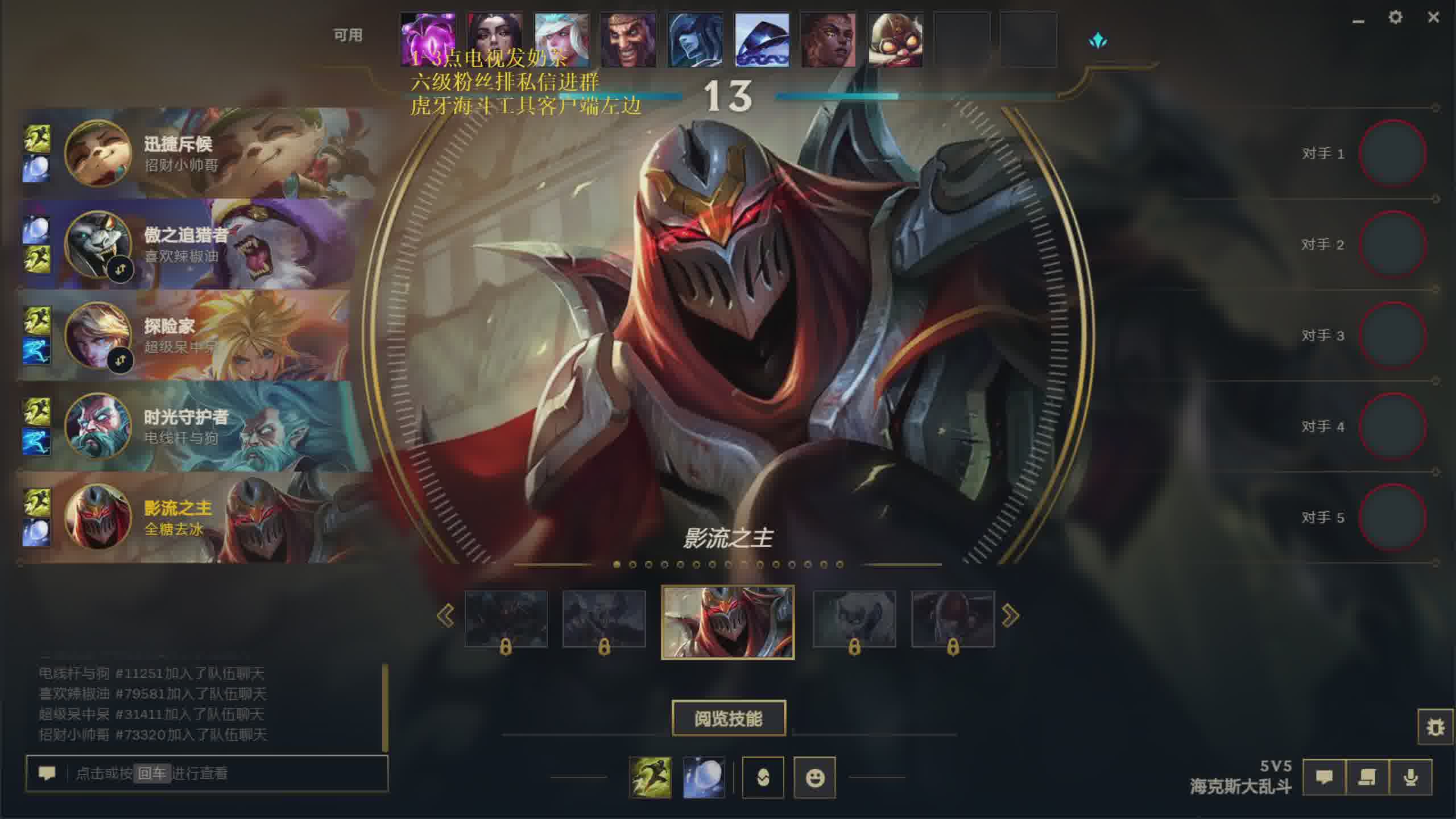Image resolution: width=1456 pixels, height=819 pixels.
Task: Choose the goggled champion on the bench
Action: click(895, 40)
